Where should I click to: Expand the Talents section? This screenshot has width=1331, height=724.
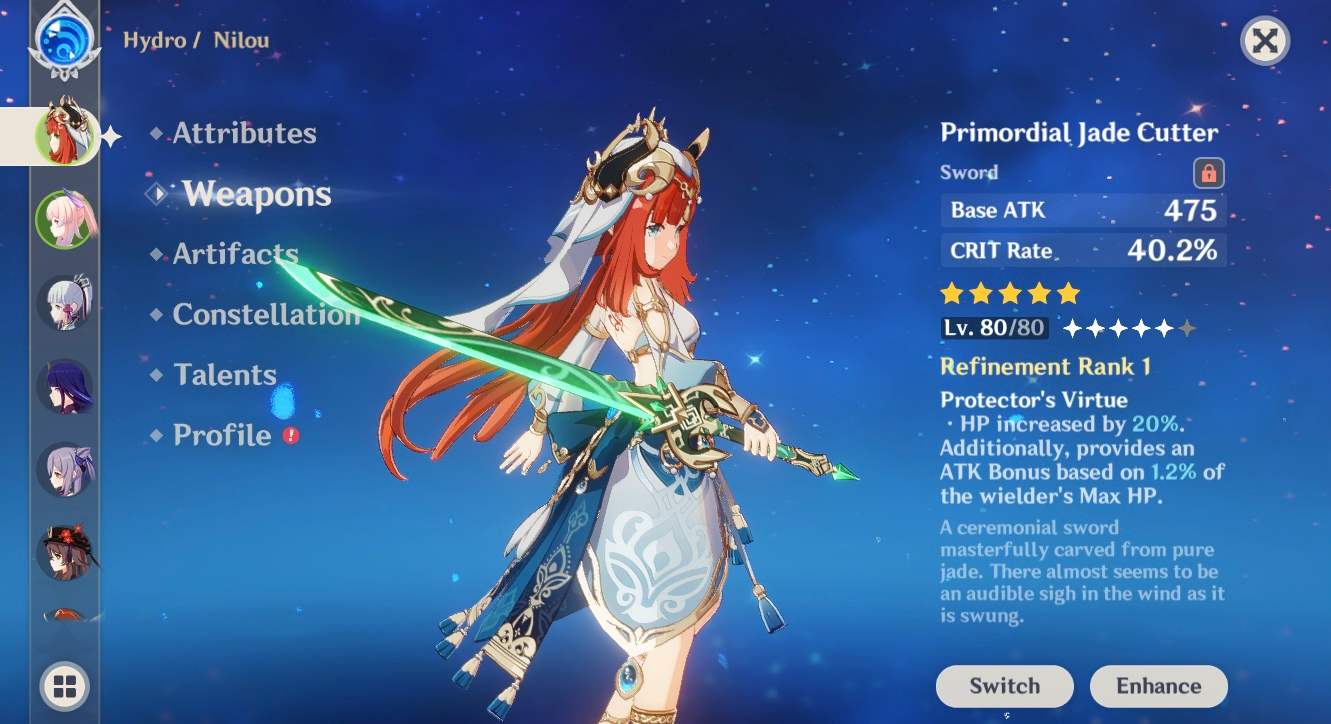pos(224,374)
